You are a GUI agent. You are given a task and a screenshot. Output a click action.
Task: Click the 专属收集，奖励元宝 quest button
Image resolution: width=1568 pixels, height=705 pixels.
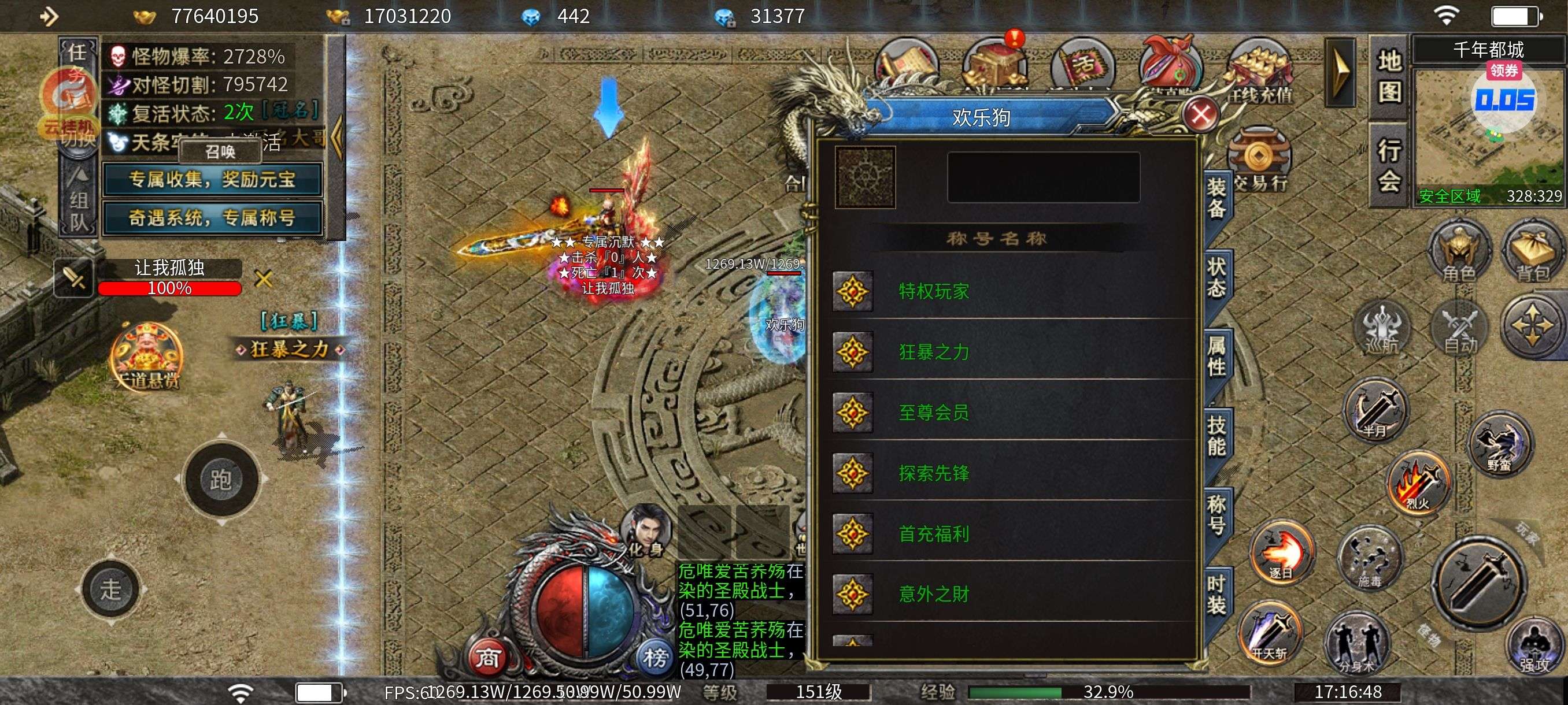[212, 180]
